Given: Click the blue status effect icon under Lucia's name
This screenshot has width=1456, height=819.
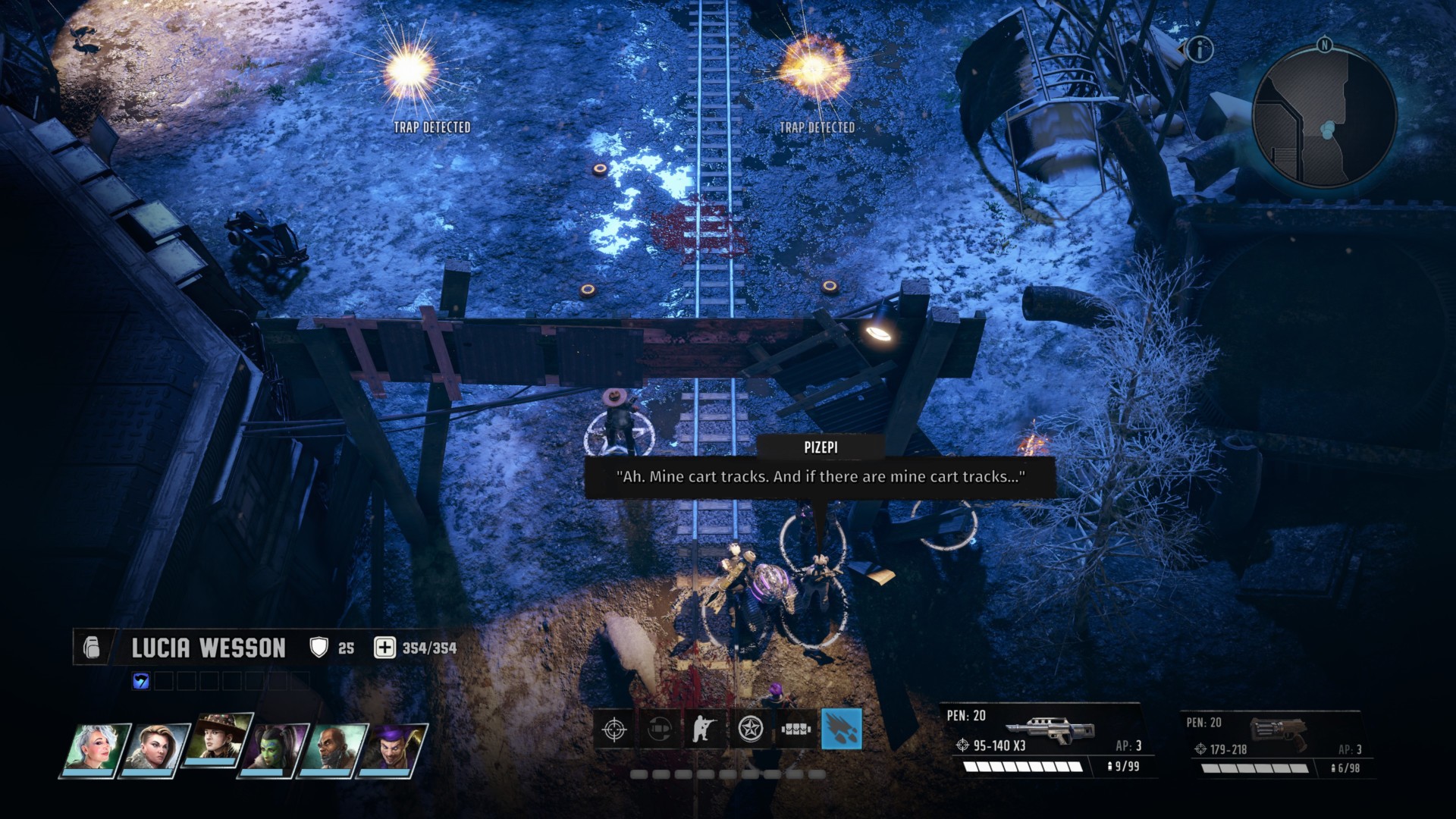Looking at the screenshot, I should coord(141,681).
